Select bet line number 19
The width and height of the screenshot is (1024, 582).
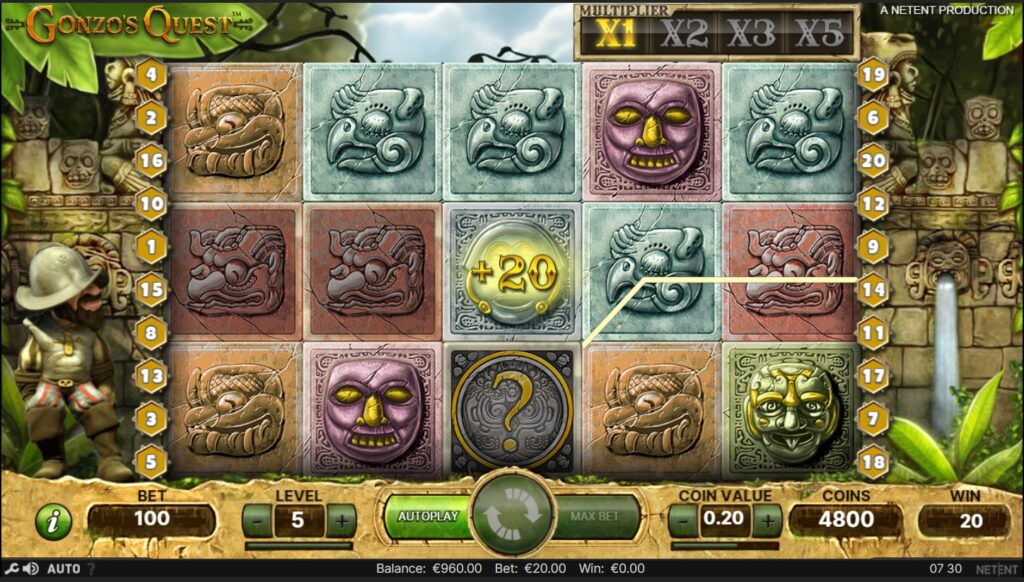[x=873, y=73]
